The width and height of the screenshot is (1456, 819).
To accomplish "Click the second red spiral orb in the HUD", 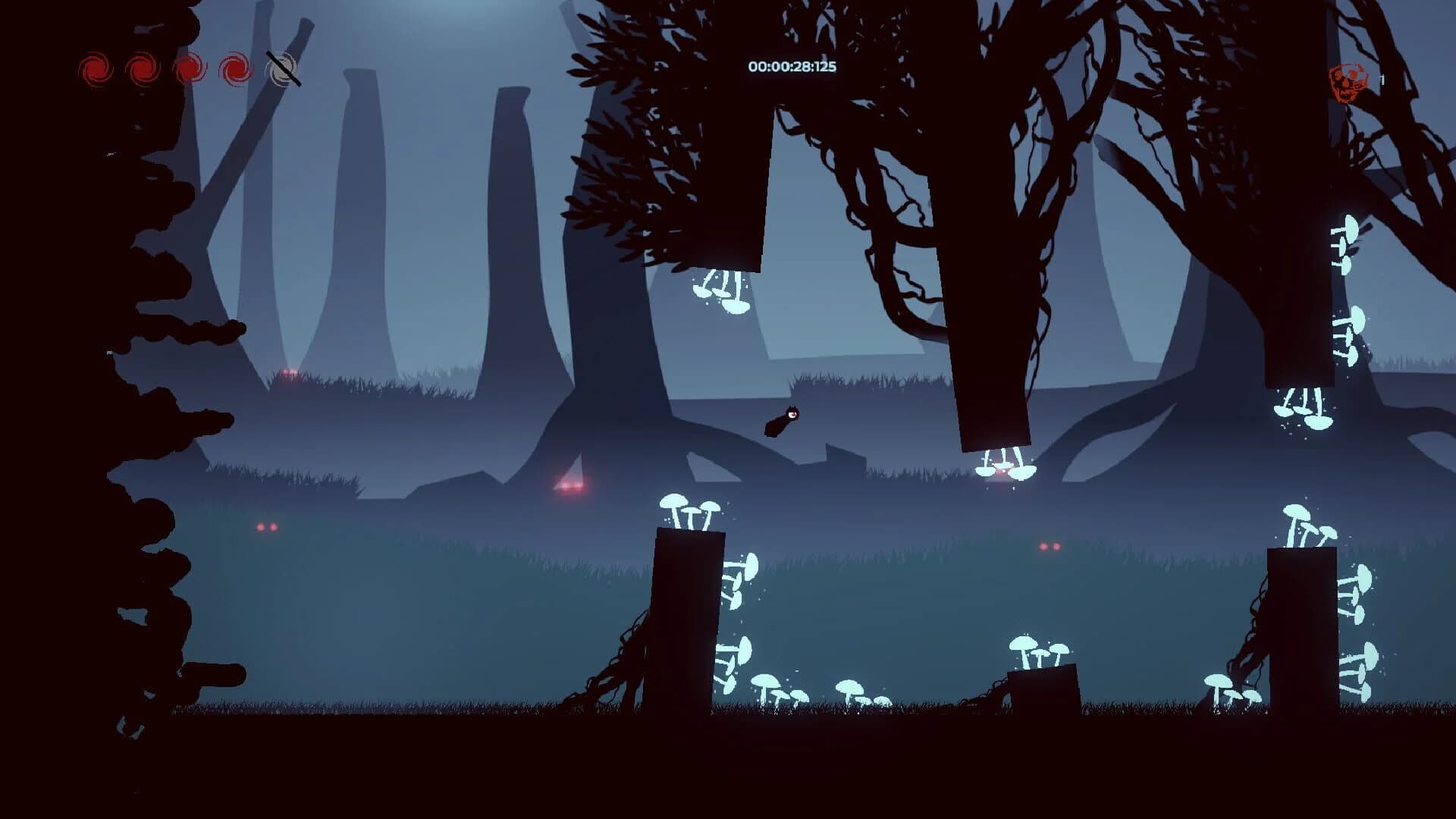I will (140, 67).
